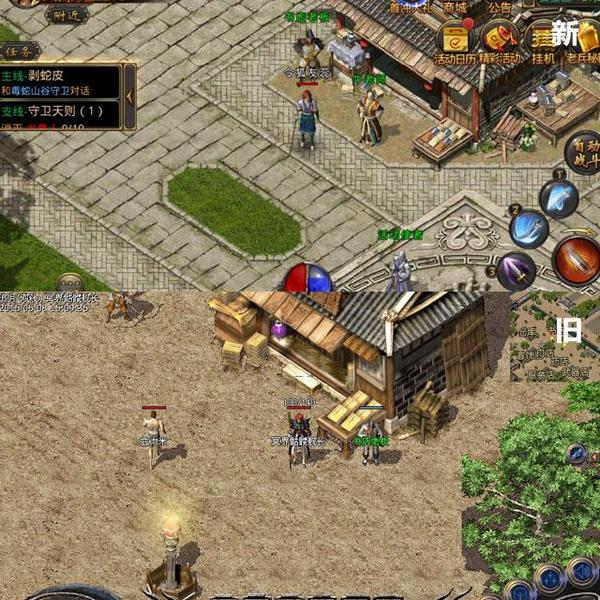Open the 附近 nearby button
Screen dimensions: 600x600
click(x=66, y=14)
